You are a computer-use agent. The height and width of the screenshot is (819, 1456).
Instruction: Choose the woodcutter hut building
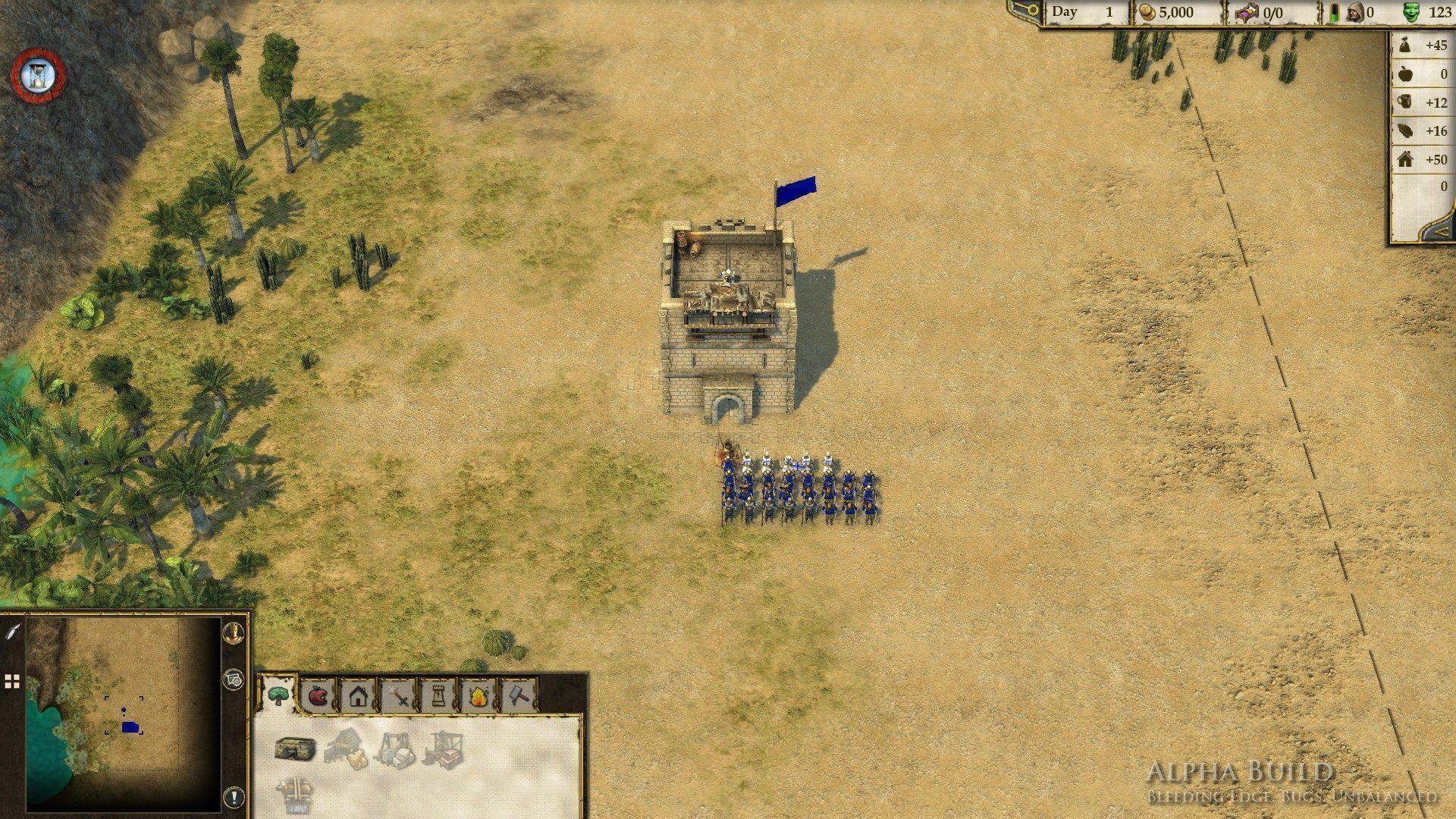click(x=347, y=748)
